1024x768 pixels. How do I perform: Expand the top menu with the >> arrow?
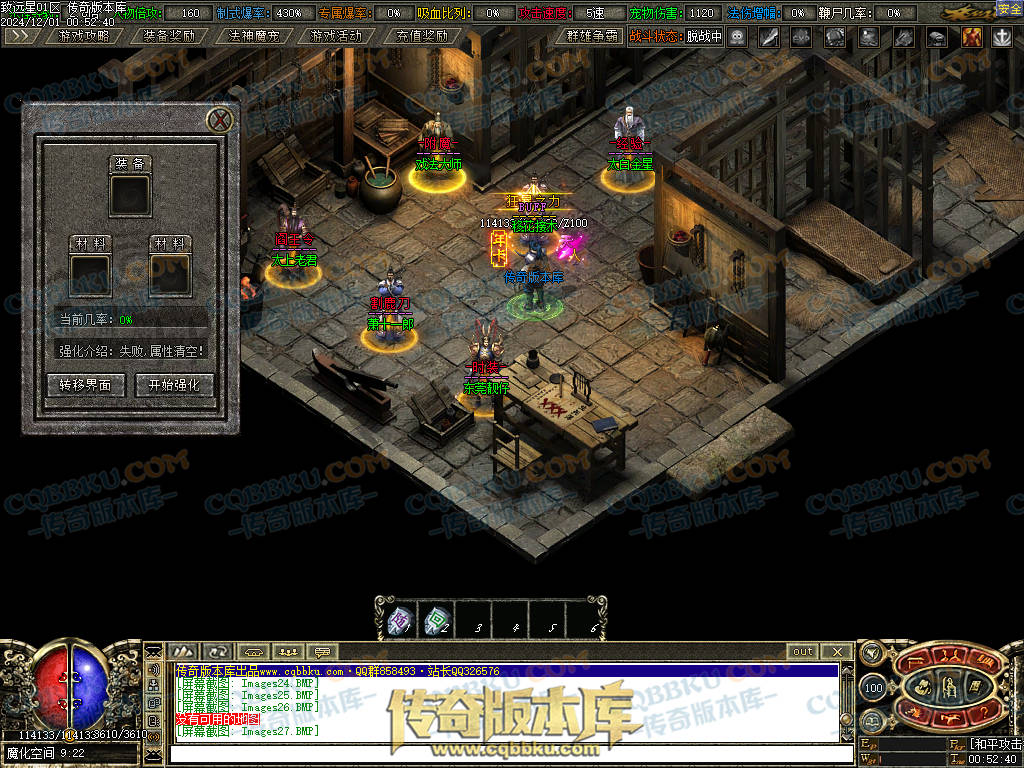24,36
